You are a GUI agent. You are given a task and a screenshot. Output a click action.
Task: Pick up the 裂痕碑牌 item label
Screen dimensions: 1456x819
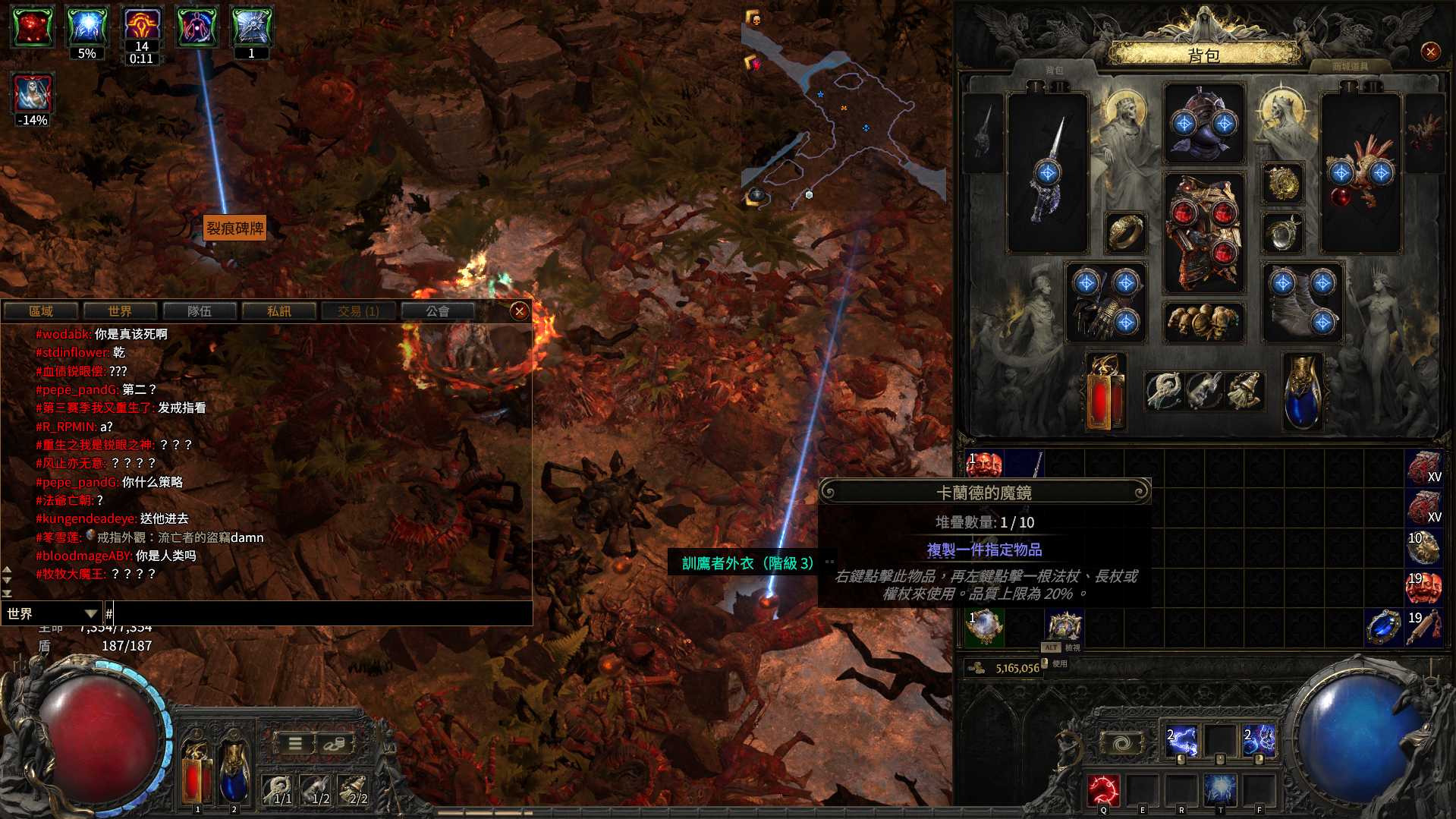point(235,228)
